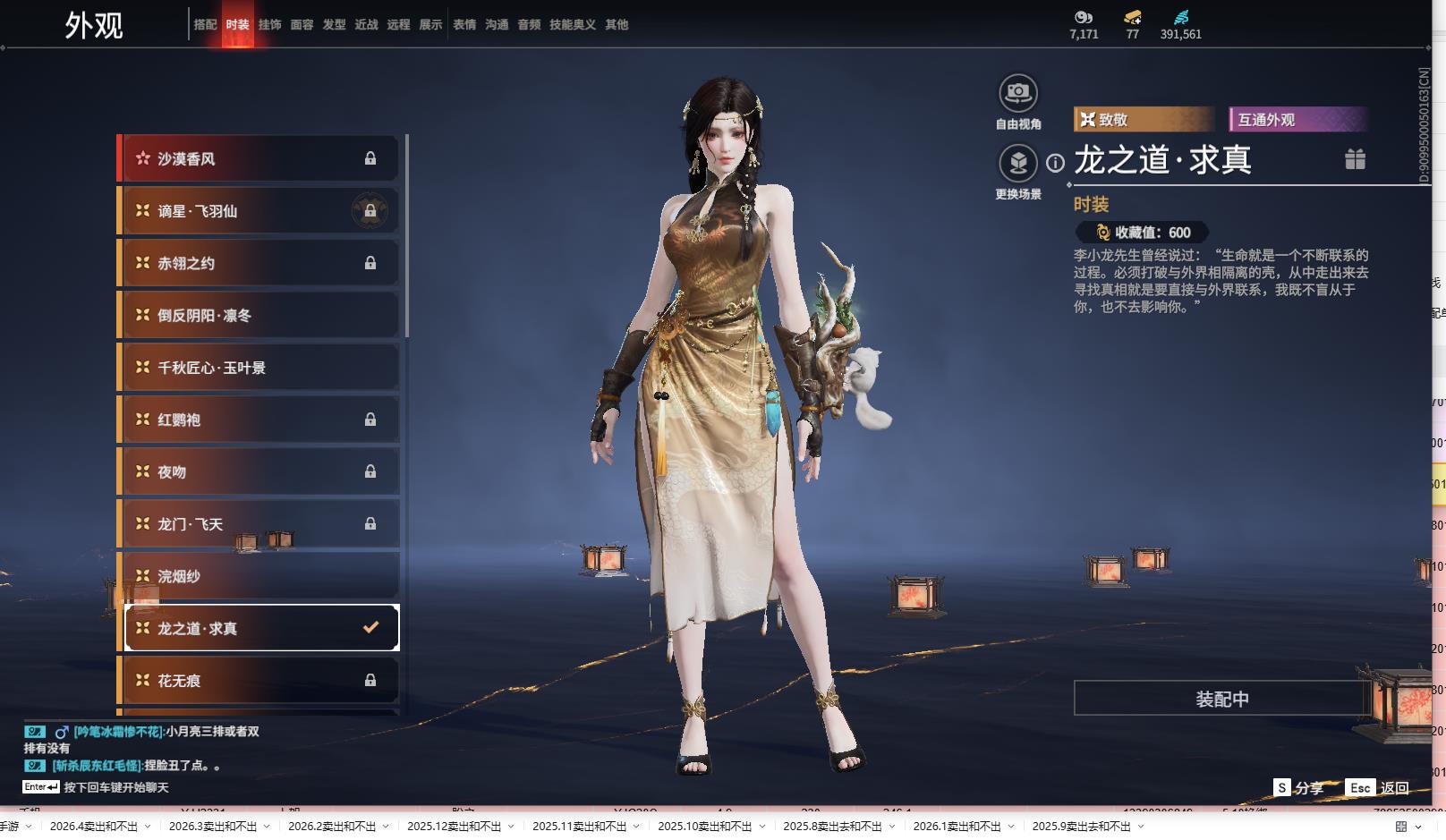Open the 挂饰 tab

click(x=269, y=25)
